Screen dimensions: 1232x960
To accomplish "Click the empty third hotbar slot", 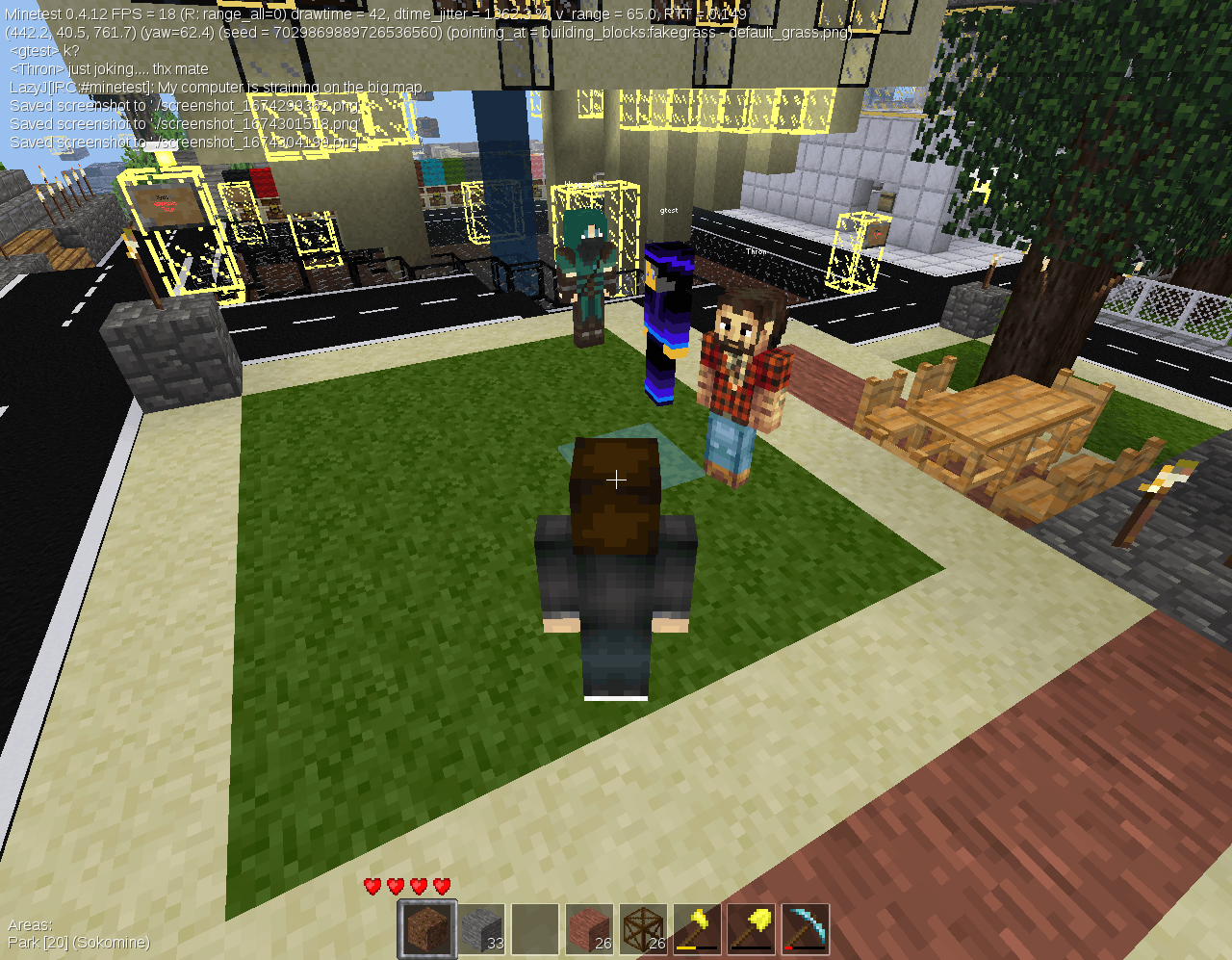I will [535, 927].
